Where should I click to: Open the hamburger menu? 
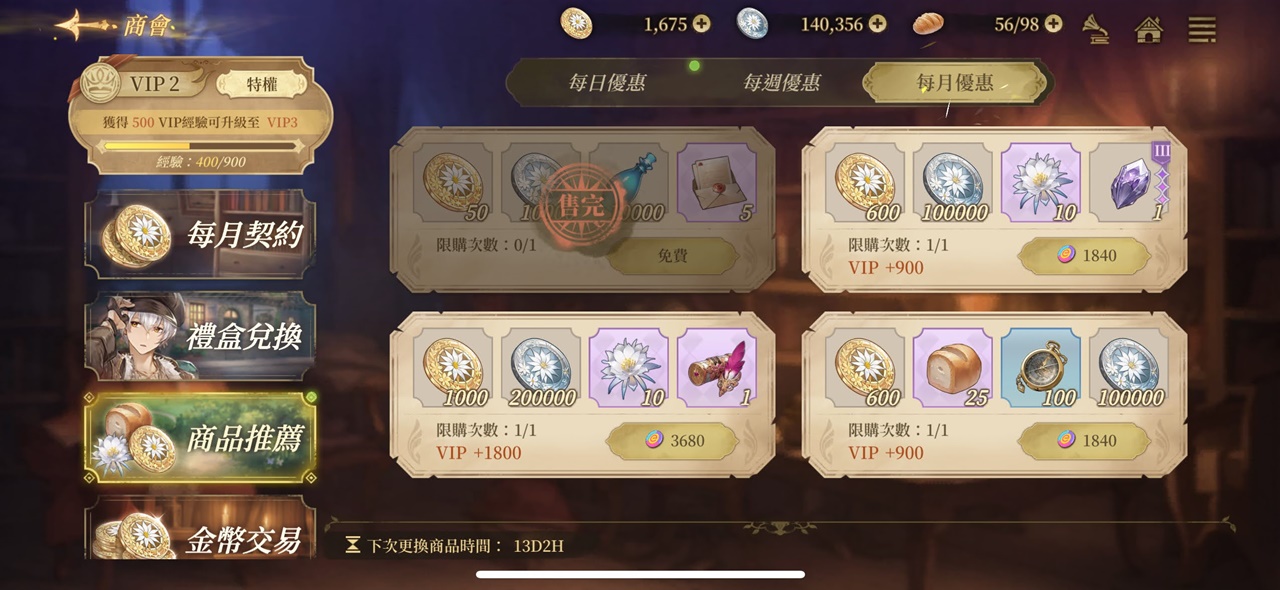coord(1202,29)
